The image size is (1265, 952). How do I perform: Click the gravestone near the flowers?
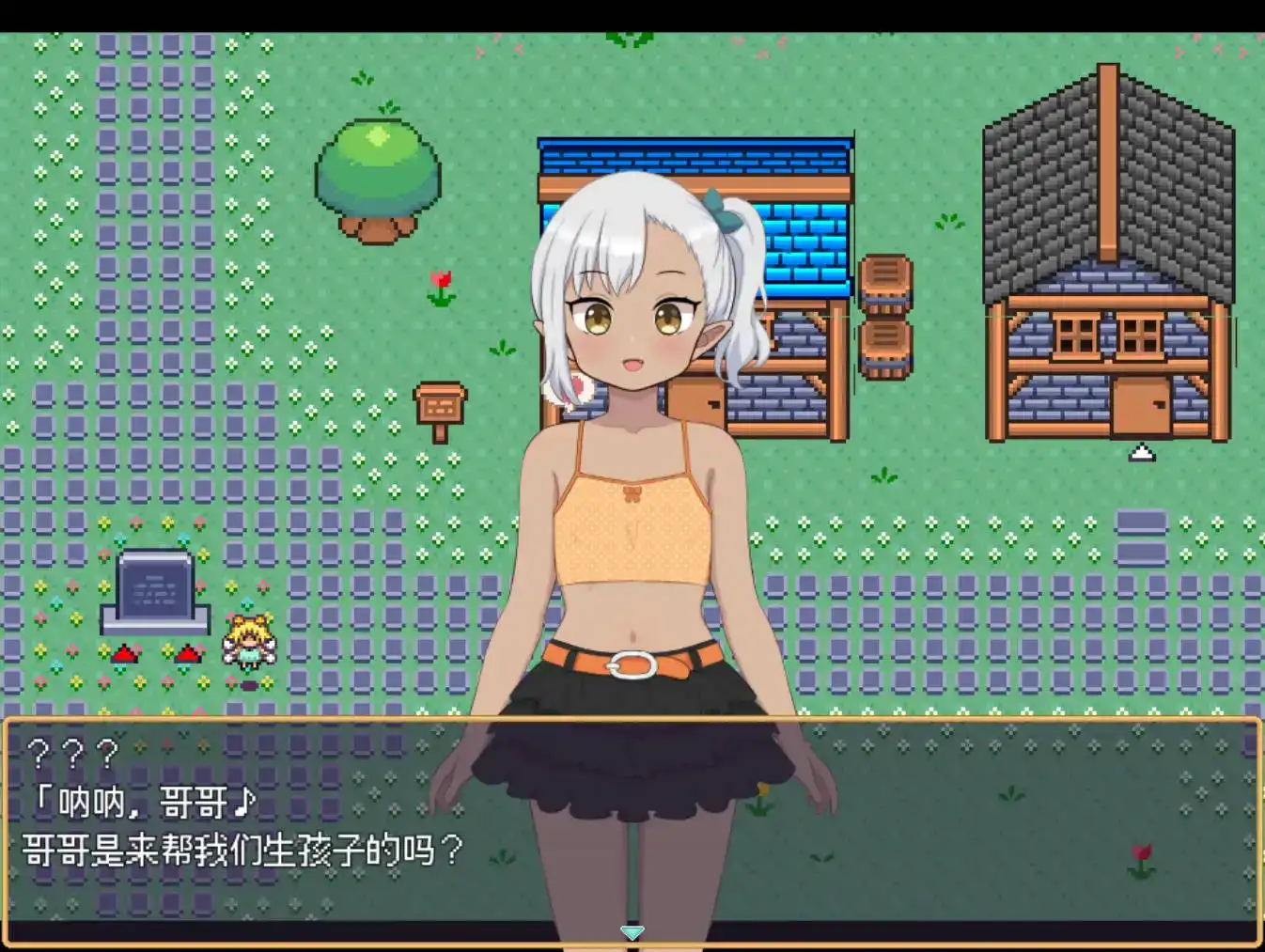(x=154, y=592)
